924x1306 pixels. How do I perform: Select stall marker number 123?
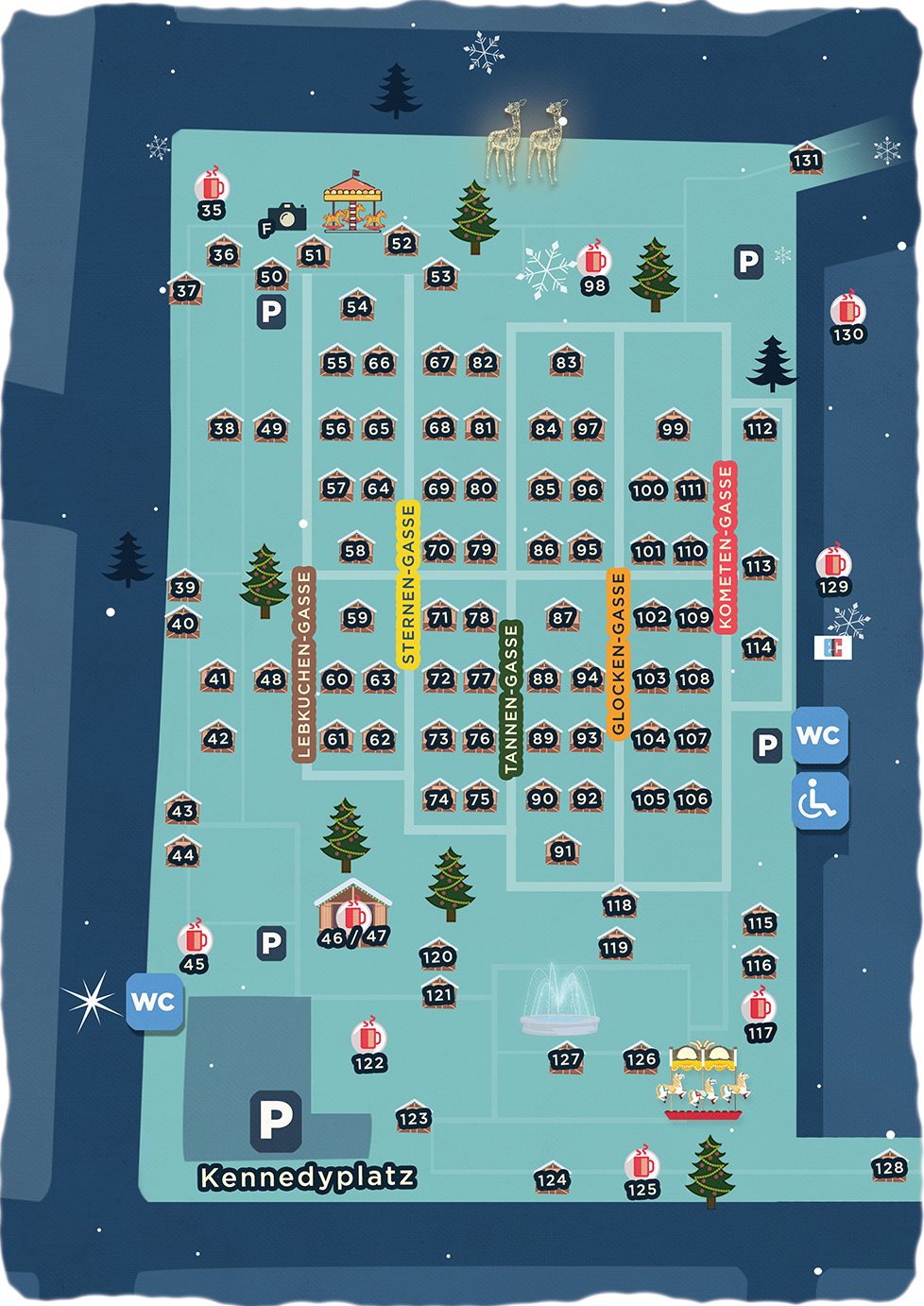point(413,1117)
